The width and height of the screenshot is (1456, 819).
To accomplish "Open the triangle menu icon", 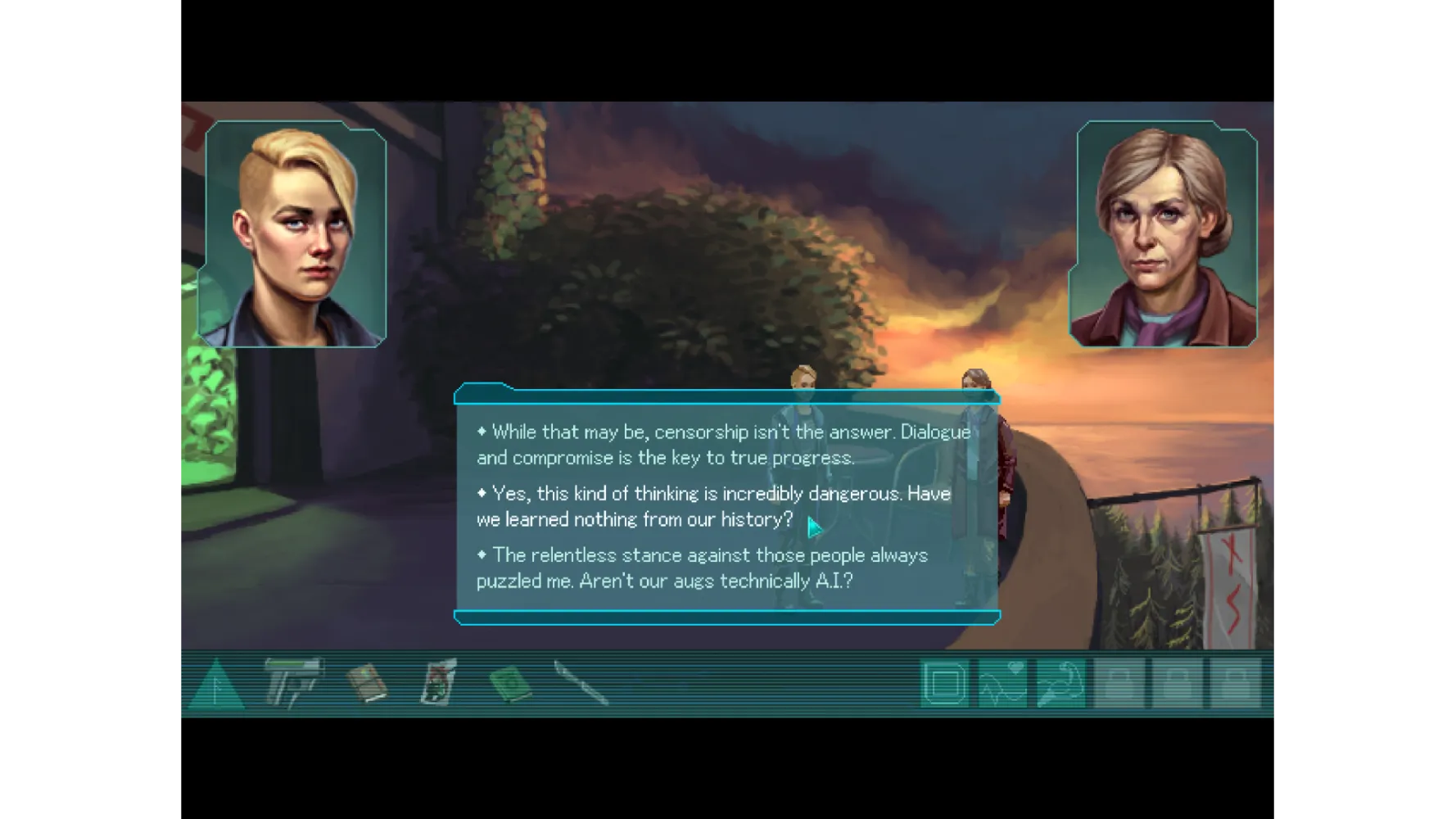I will point(216,685).
